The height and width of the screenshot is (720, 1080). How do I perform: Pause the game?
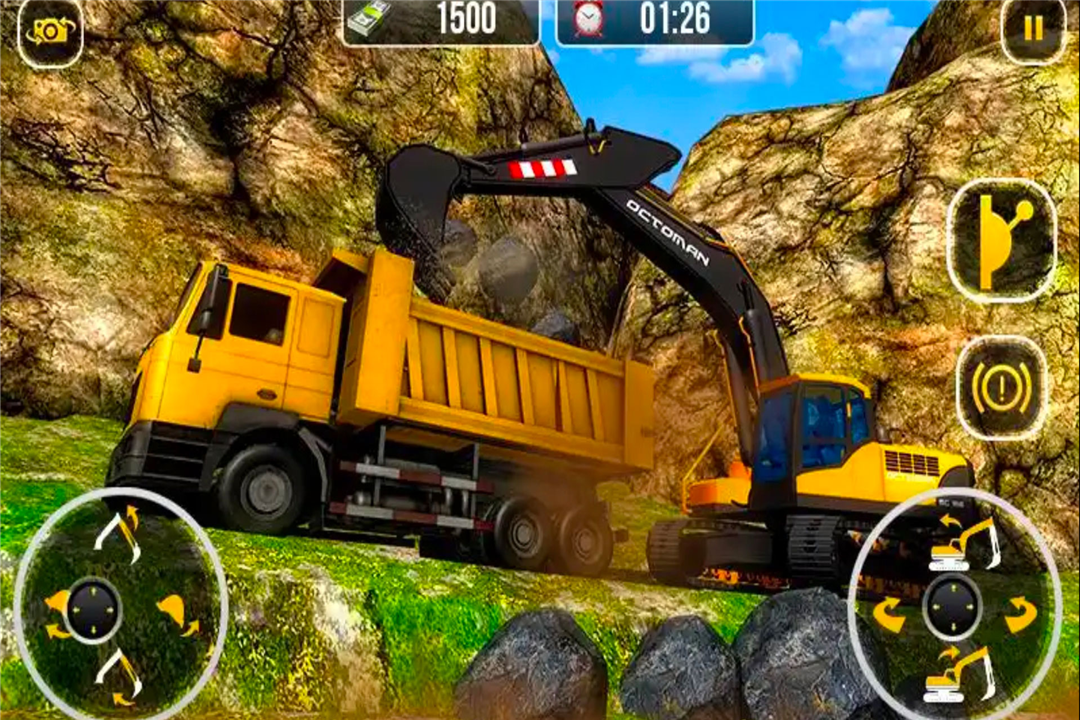click(1032, 29)
